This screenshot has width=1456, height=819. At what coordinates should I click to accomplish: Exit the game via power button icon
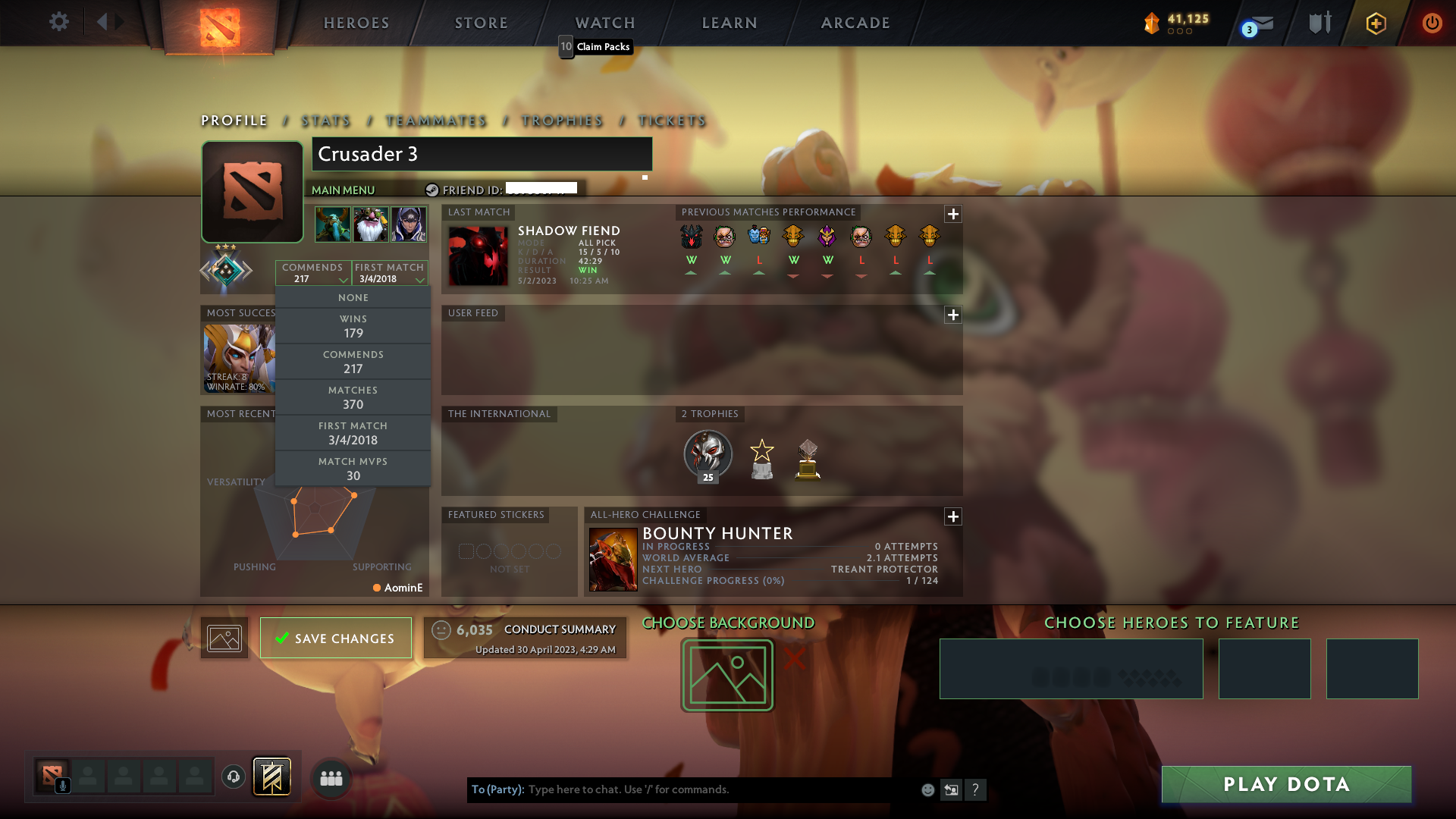click(1432, 23)
